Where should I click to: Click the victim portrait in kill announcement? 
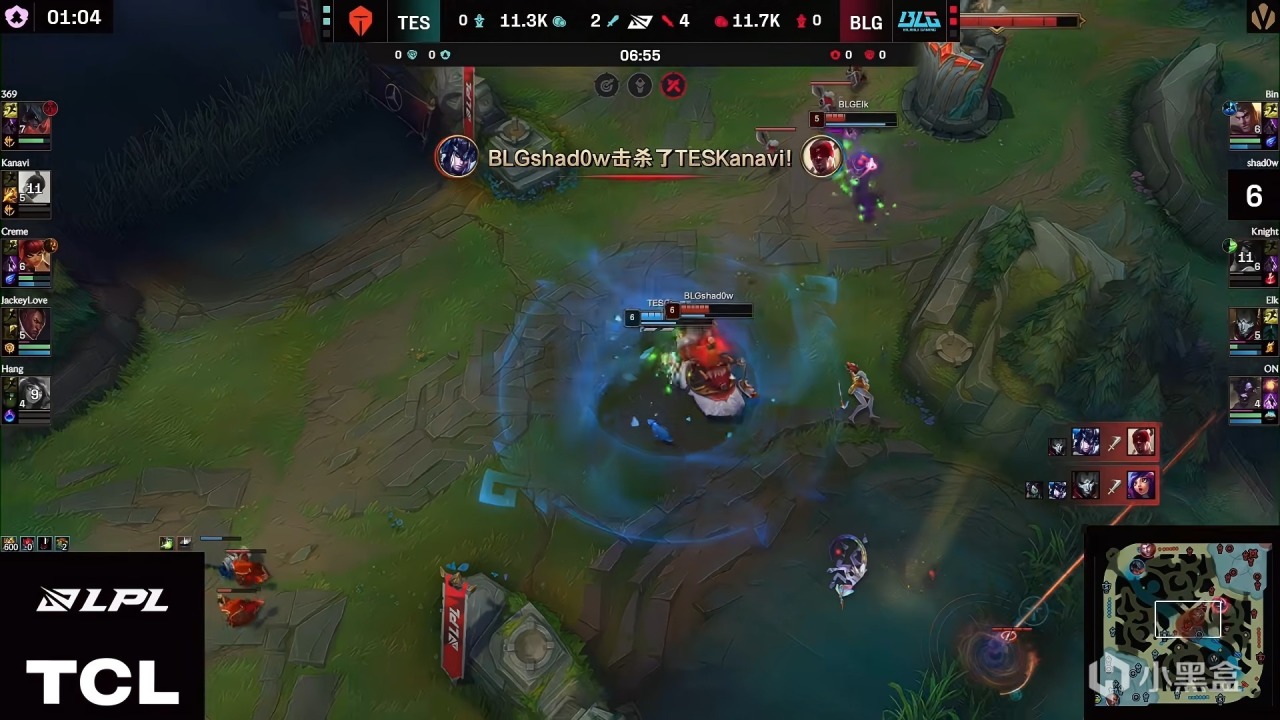pos(822,157)
